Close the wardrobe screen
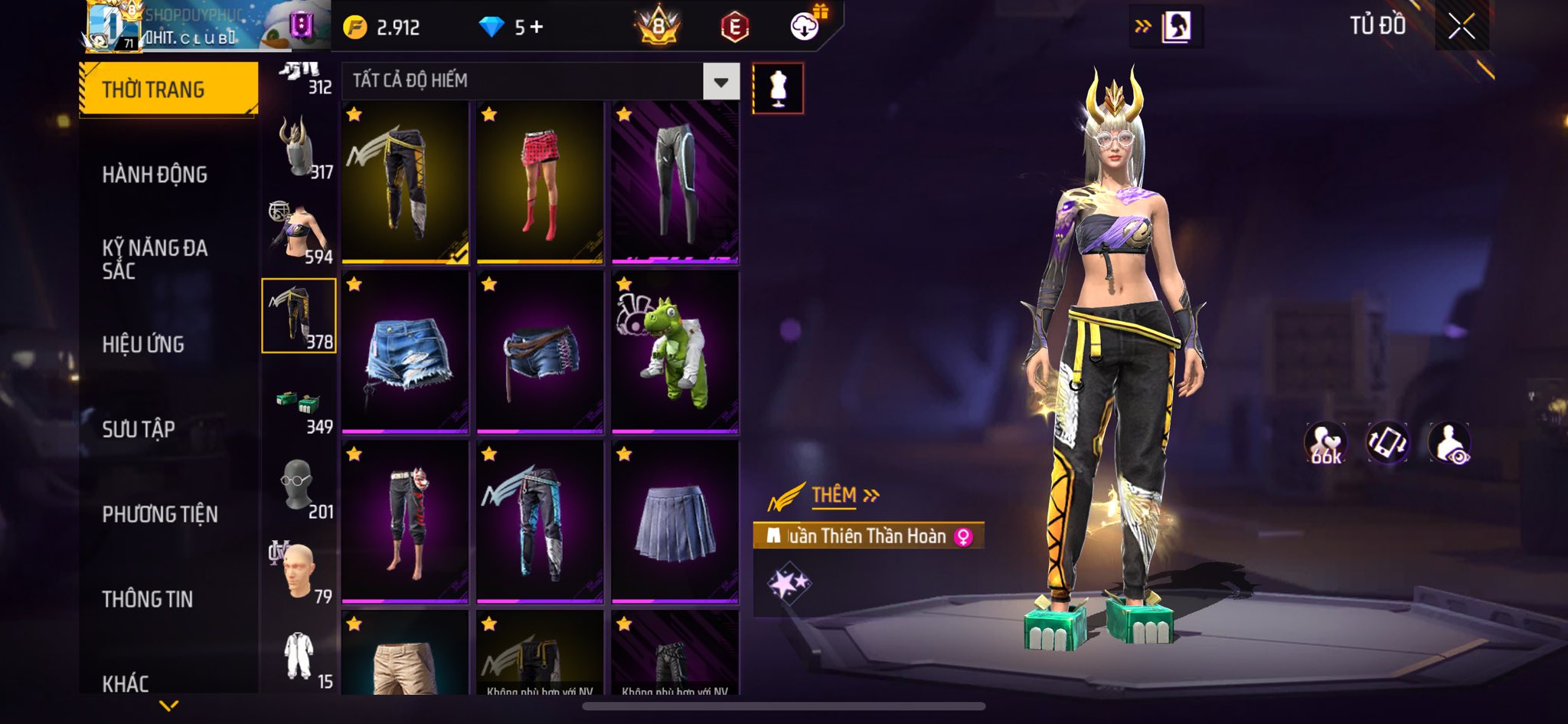Viewport: 1568px width, 724px height. [x=1461, y=27]
